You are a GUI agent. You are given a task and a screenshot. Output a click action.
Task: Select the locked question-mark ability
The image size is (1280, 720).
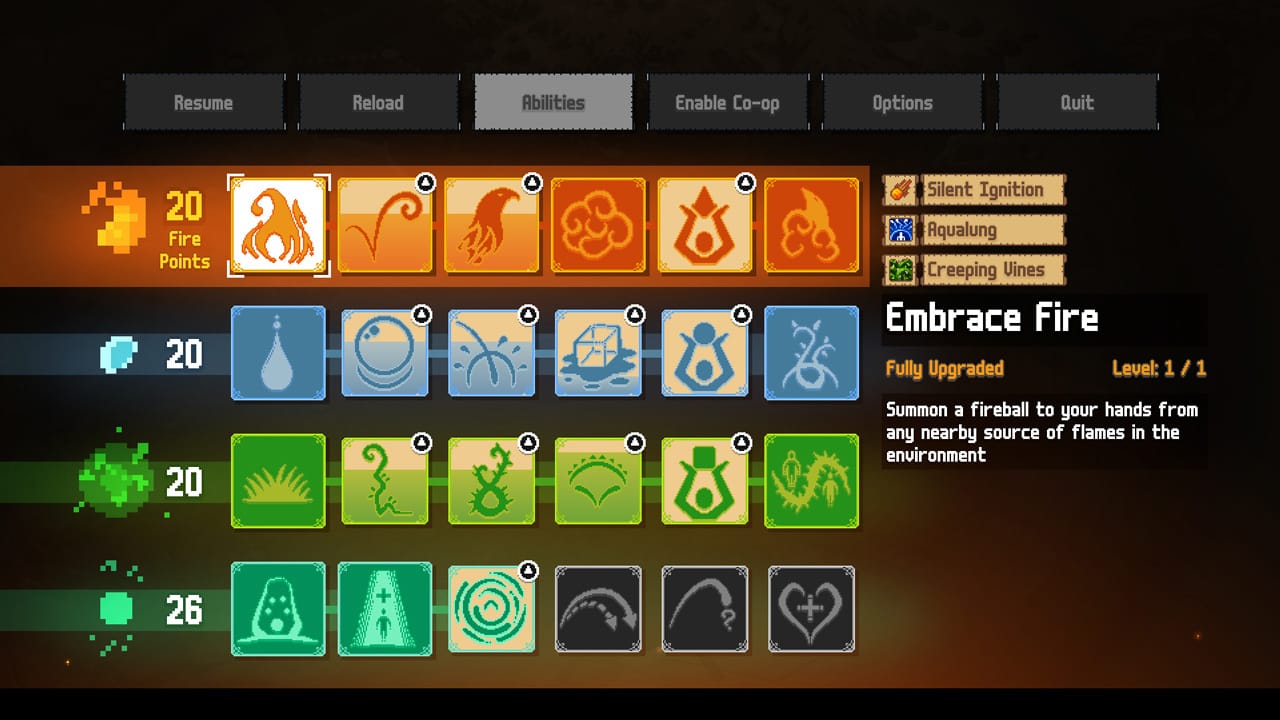(705, 611)
